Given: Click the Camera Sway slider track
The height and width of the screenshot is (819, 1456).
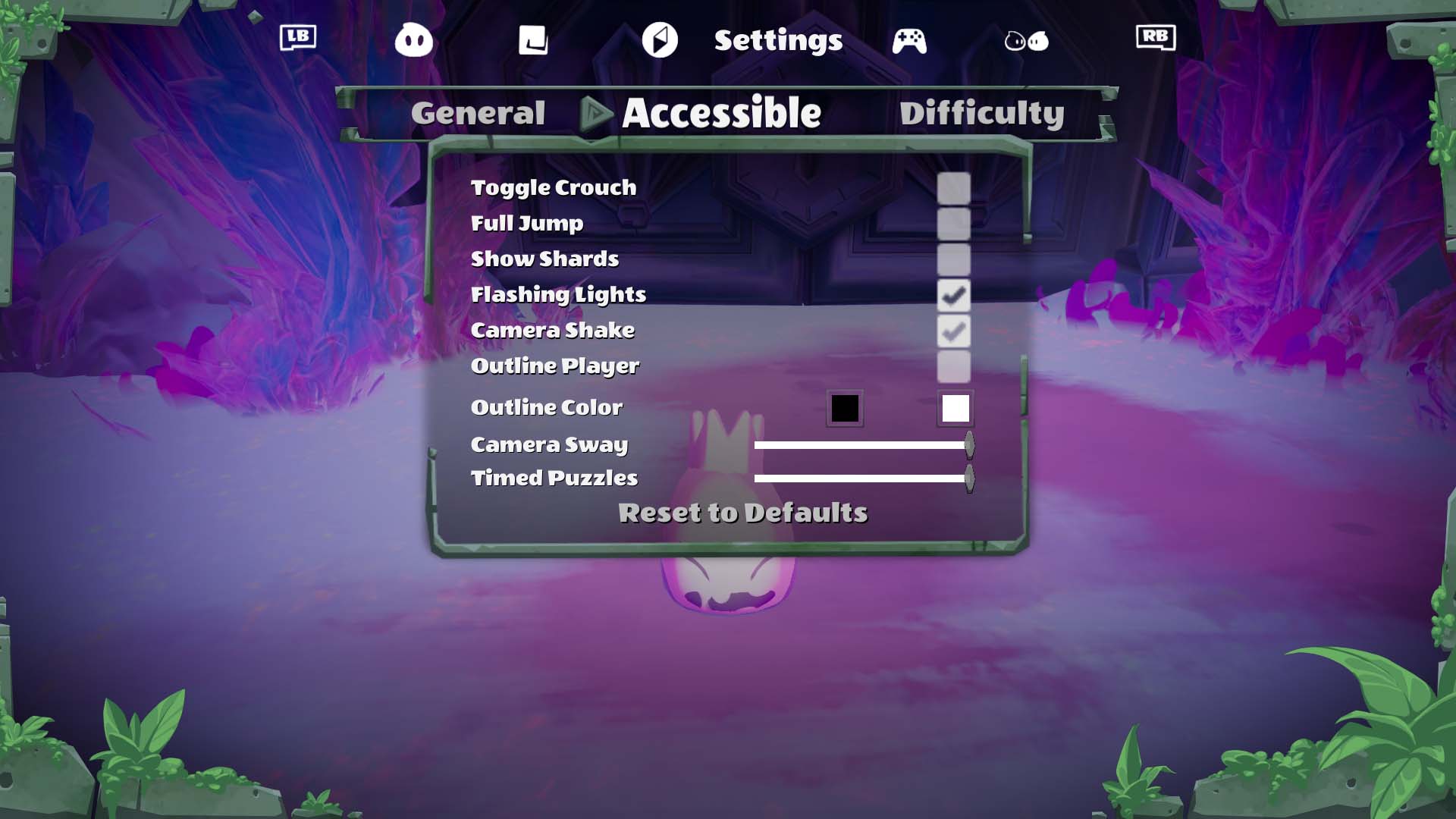Looking at the screenshot, I should tap(861, 445).
